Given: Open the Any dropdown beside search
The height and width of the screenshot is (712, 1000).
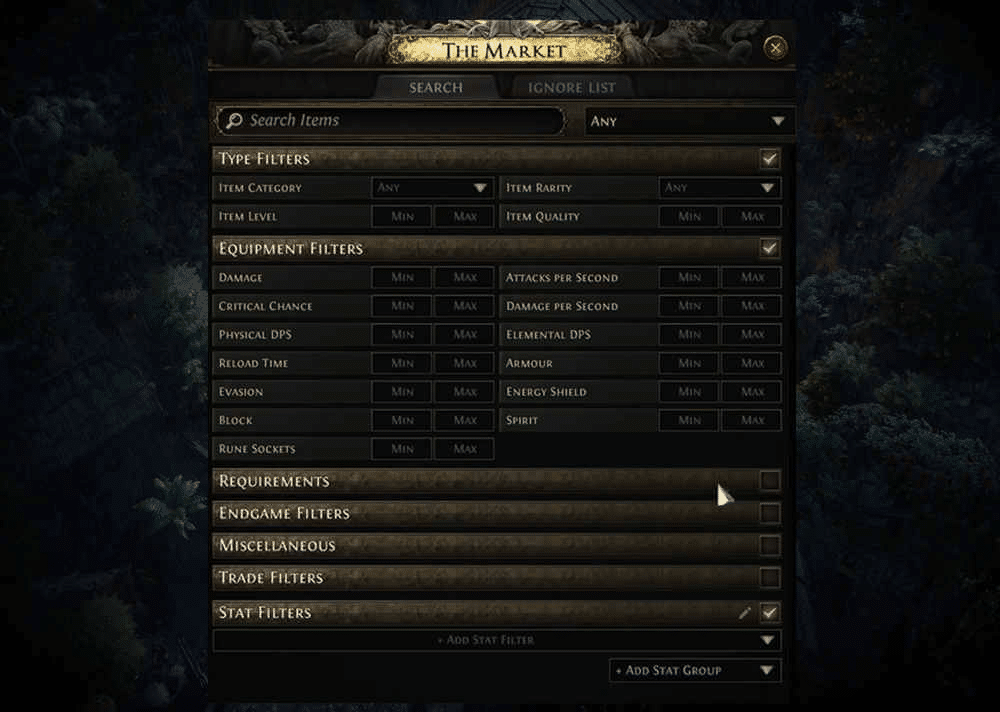Looking at the screenshot, I should click(x=689, y=121).
